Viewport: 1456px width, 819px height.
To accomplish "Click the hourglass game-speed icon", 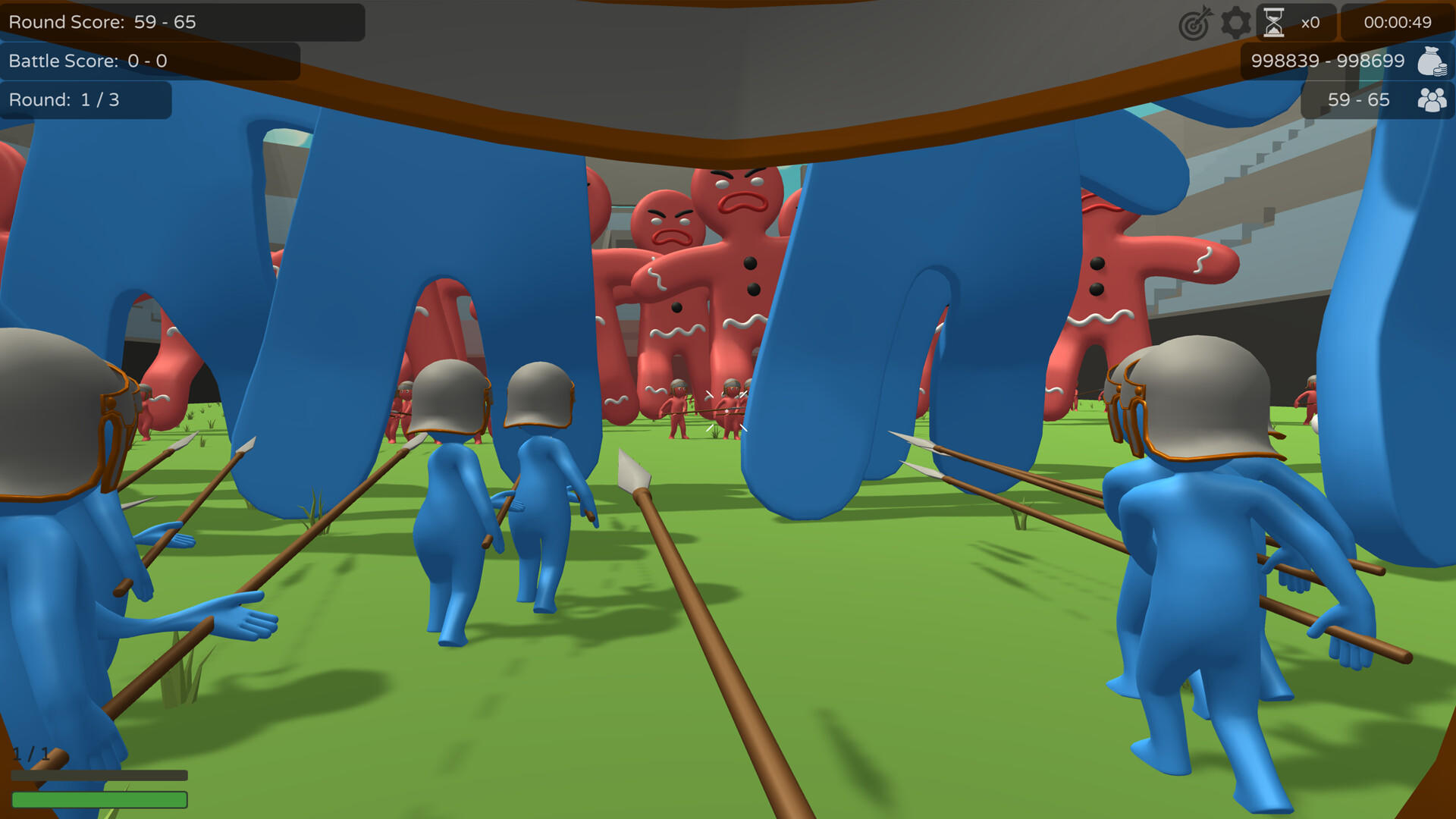I will 1276,22.
